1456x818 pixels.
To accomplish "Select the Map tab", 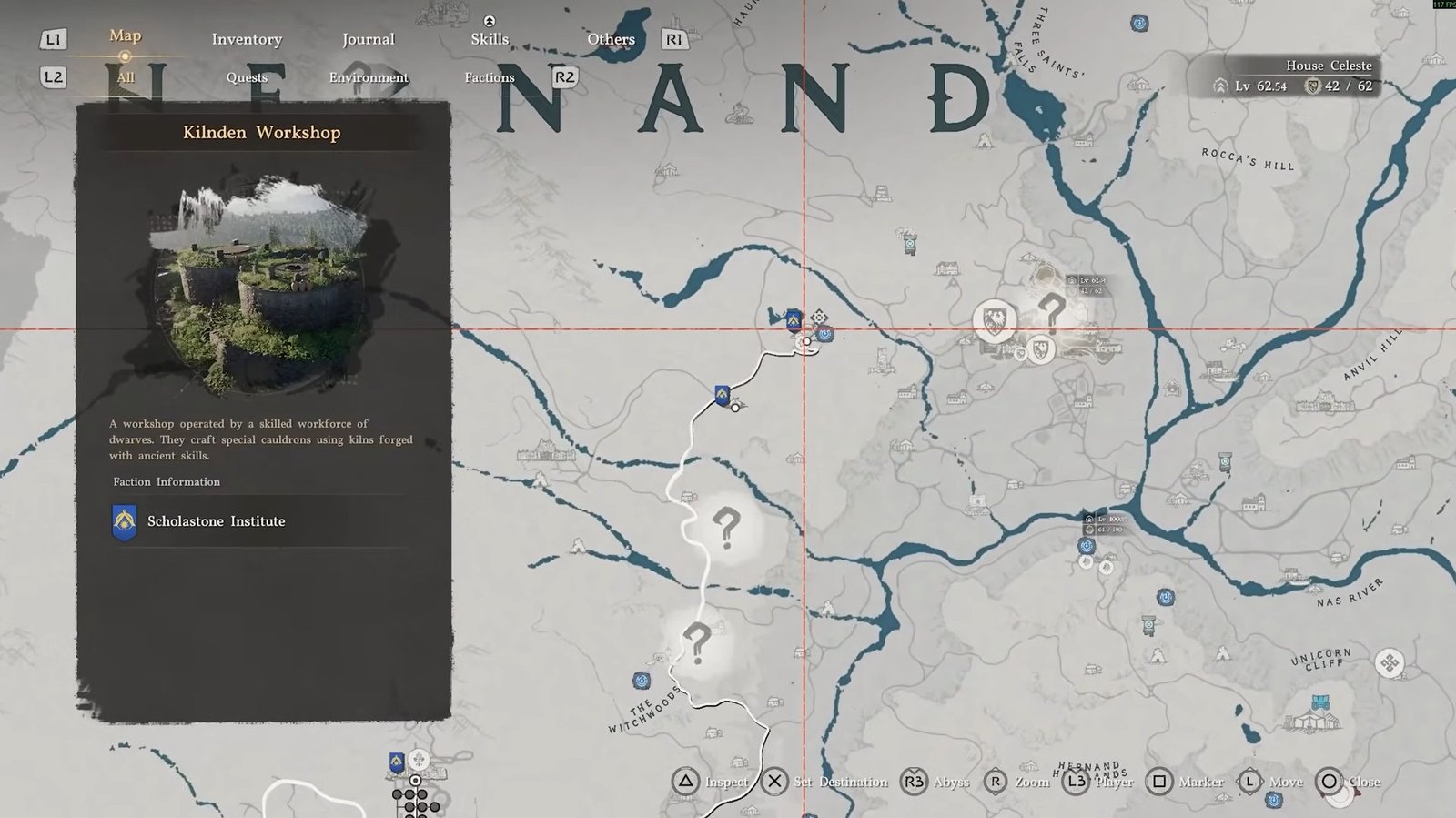I will coord(125,35).
